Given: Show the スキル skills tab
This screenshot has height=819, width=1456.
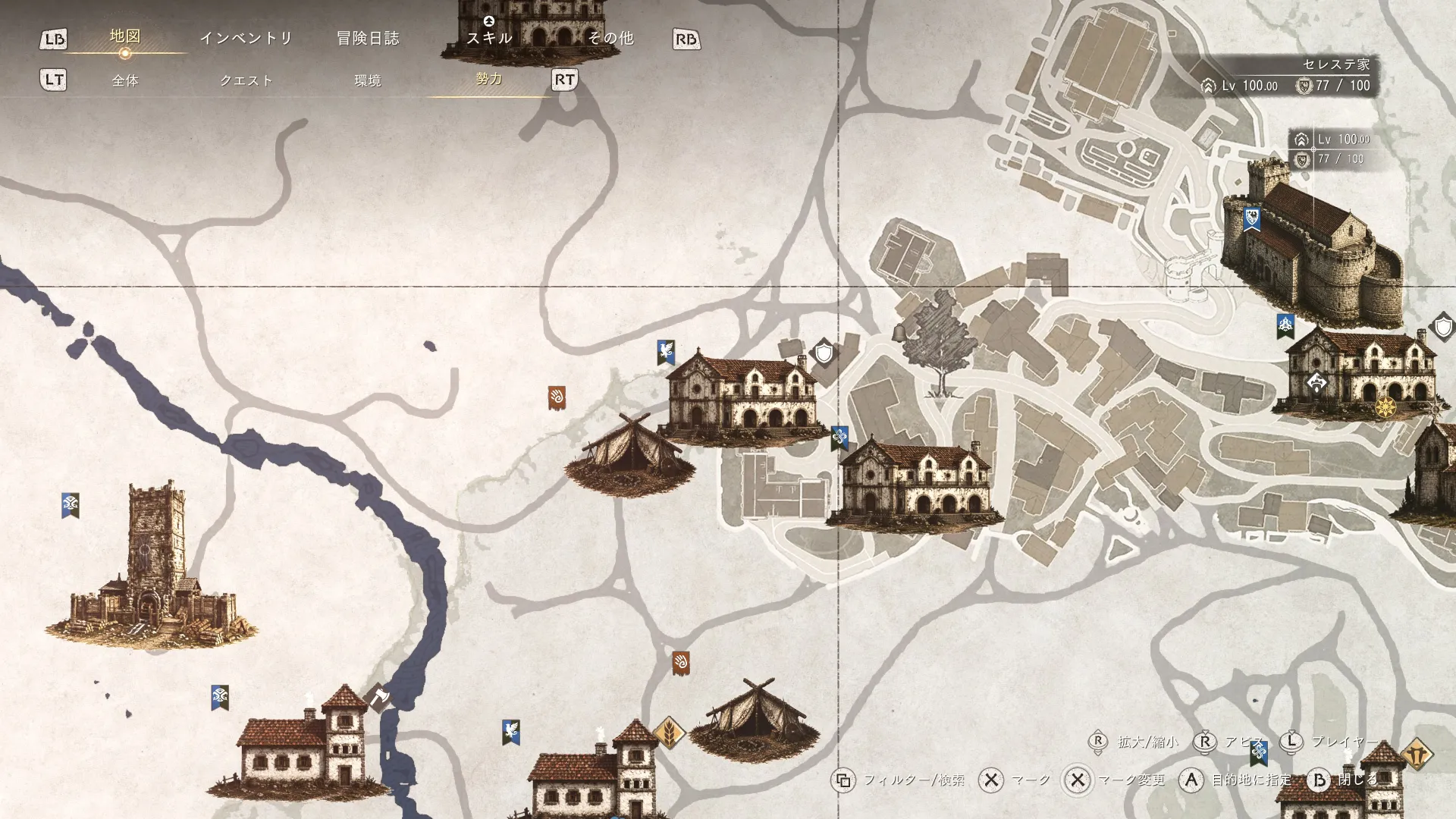Looking at the screenshot, I should click(489, 38).
